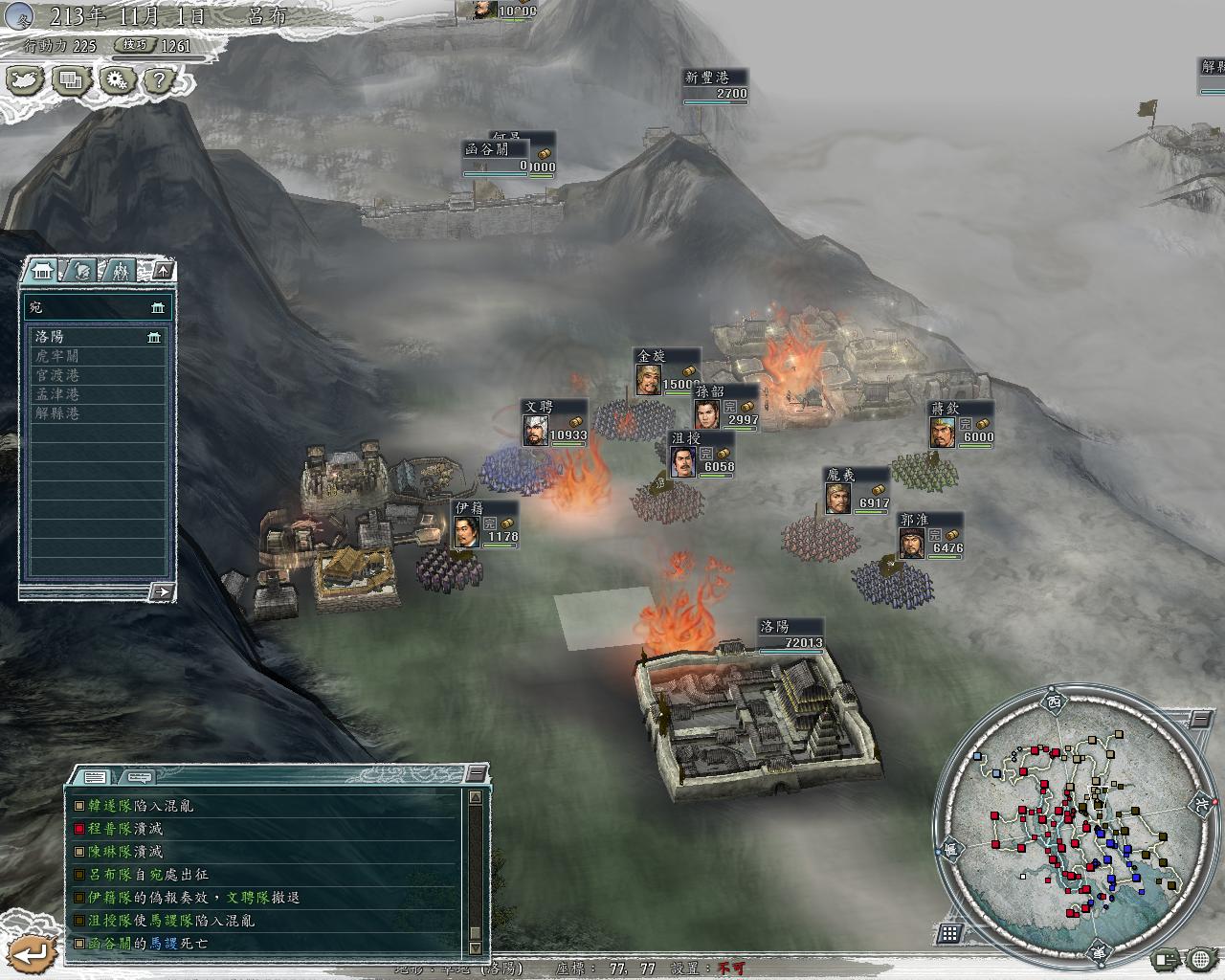
Task: Click the return arrow button beside the log
Action: 33,953
